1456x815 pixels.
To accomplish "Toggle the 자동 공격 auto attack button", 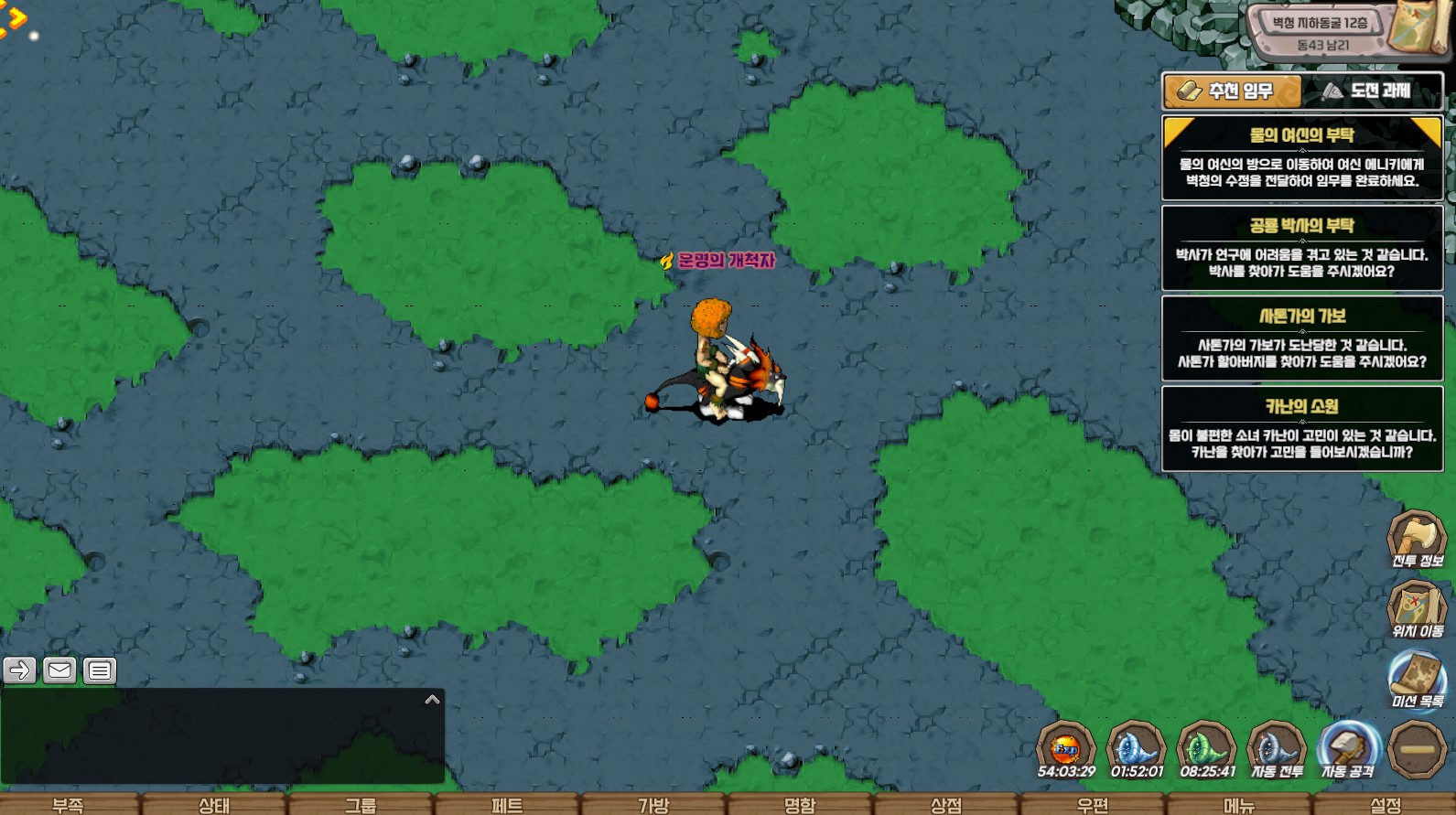I will [1347, 749].
